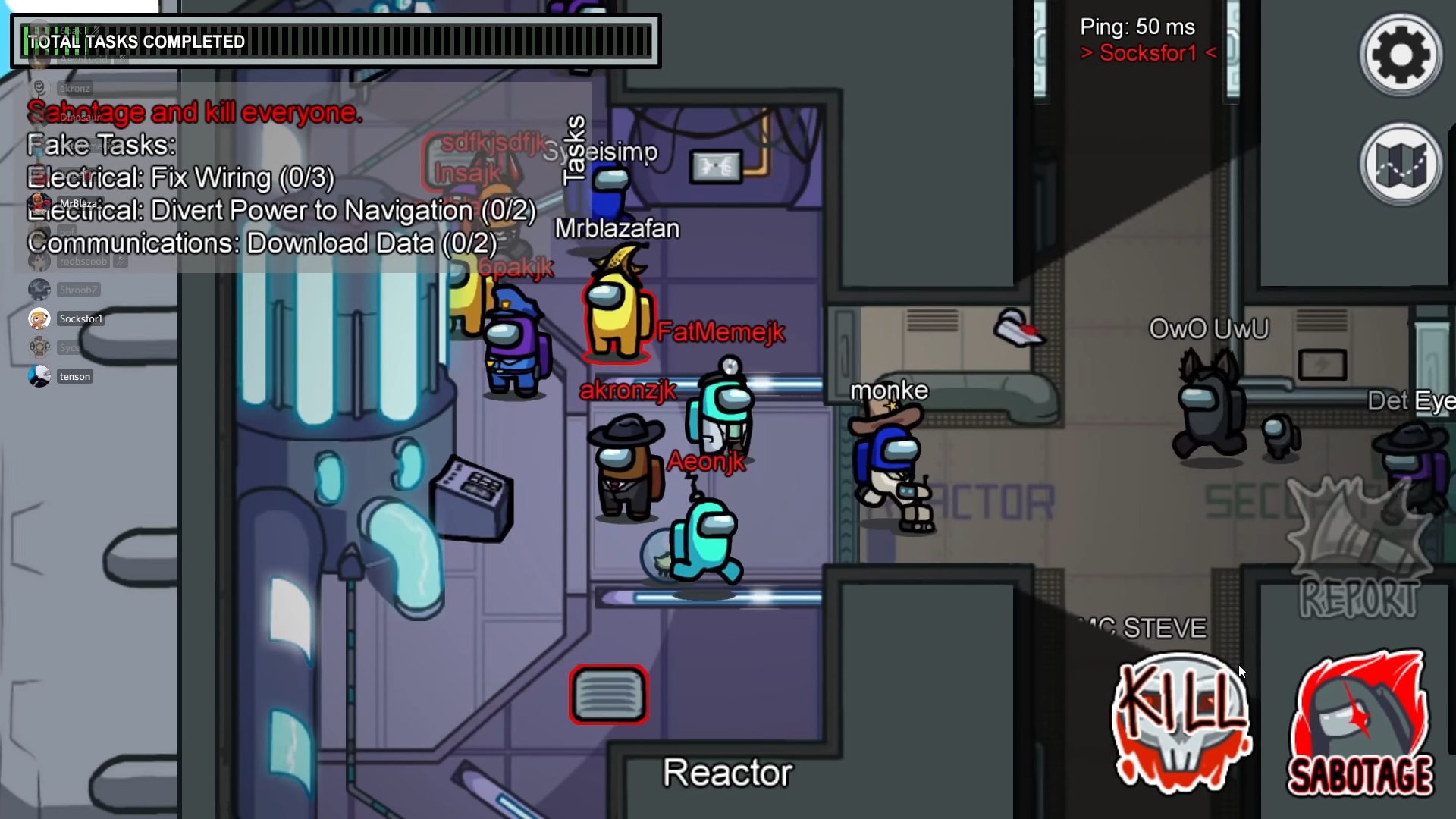Select the Socksfor1 name header
Viewport: 1456px width, 819px height.
[1146, 52]
